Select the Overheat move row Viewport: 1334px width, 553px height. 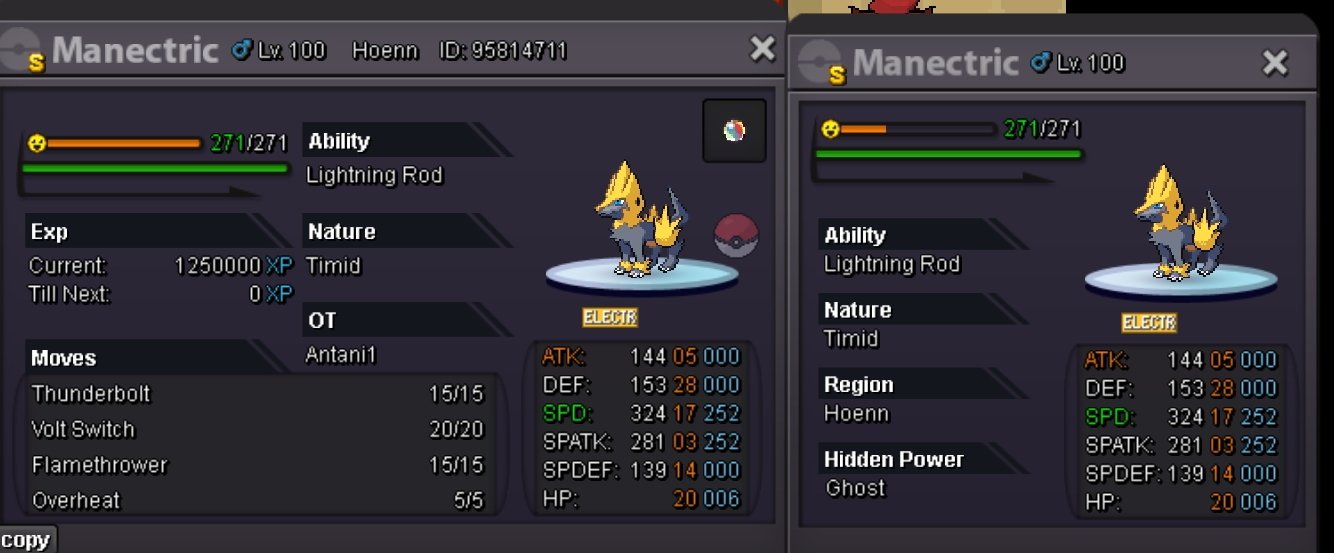click(x=257, y=500)
